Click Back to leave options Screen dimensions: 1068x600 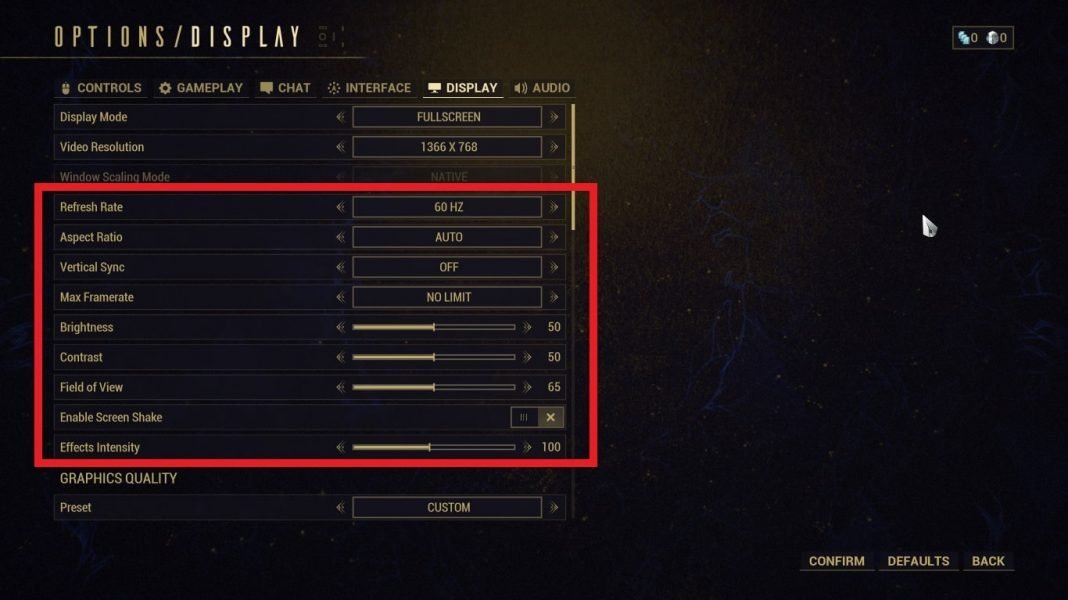coord(988,561)
